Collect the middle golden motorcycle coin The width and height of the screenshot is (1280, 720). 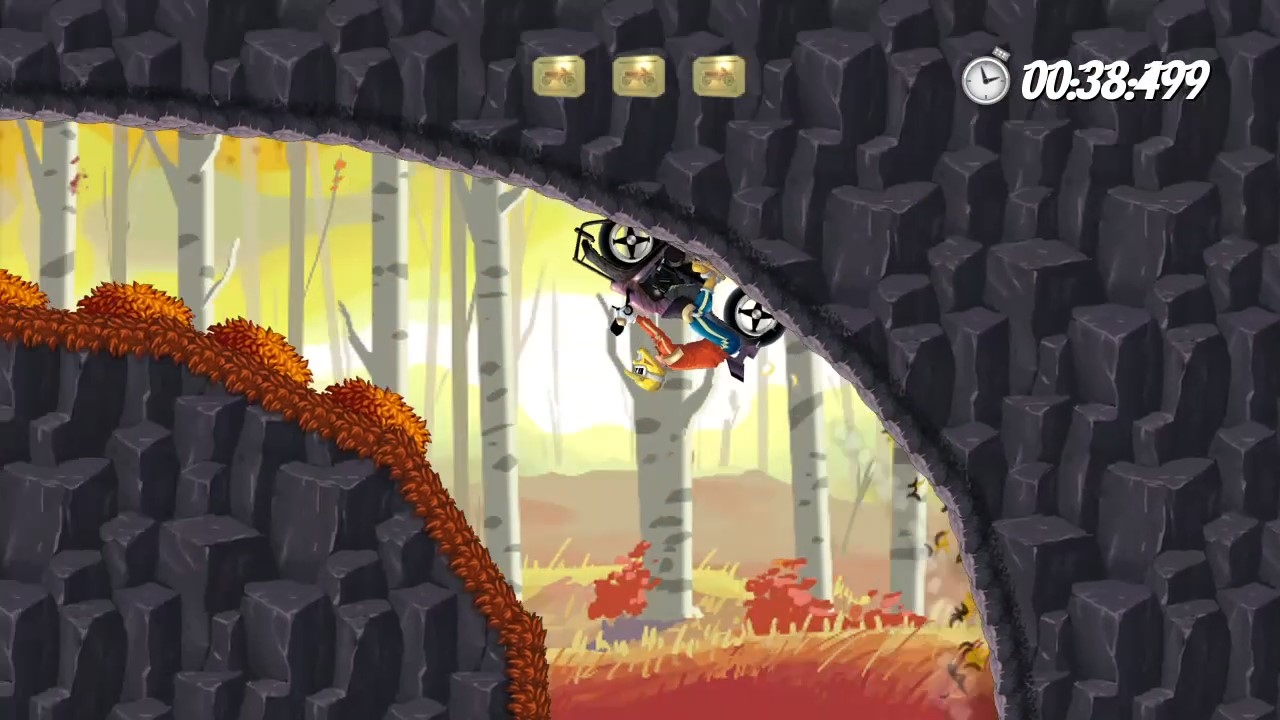(638, 76)
